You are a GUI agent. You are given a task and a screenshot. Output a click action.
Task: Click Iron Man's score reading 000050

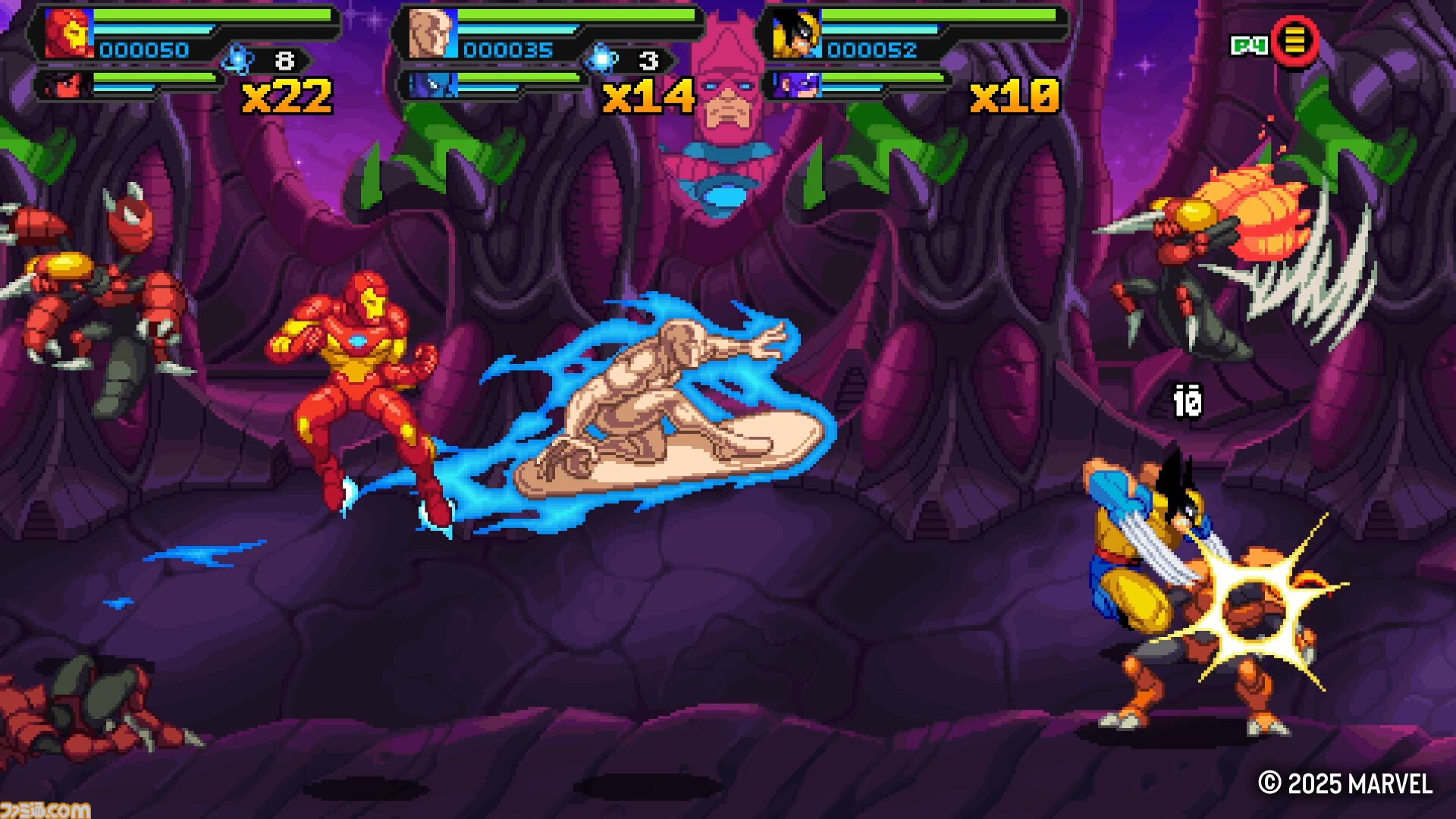coord(143,51)
